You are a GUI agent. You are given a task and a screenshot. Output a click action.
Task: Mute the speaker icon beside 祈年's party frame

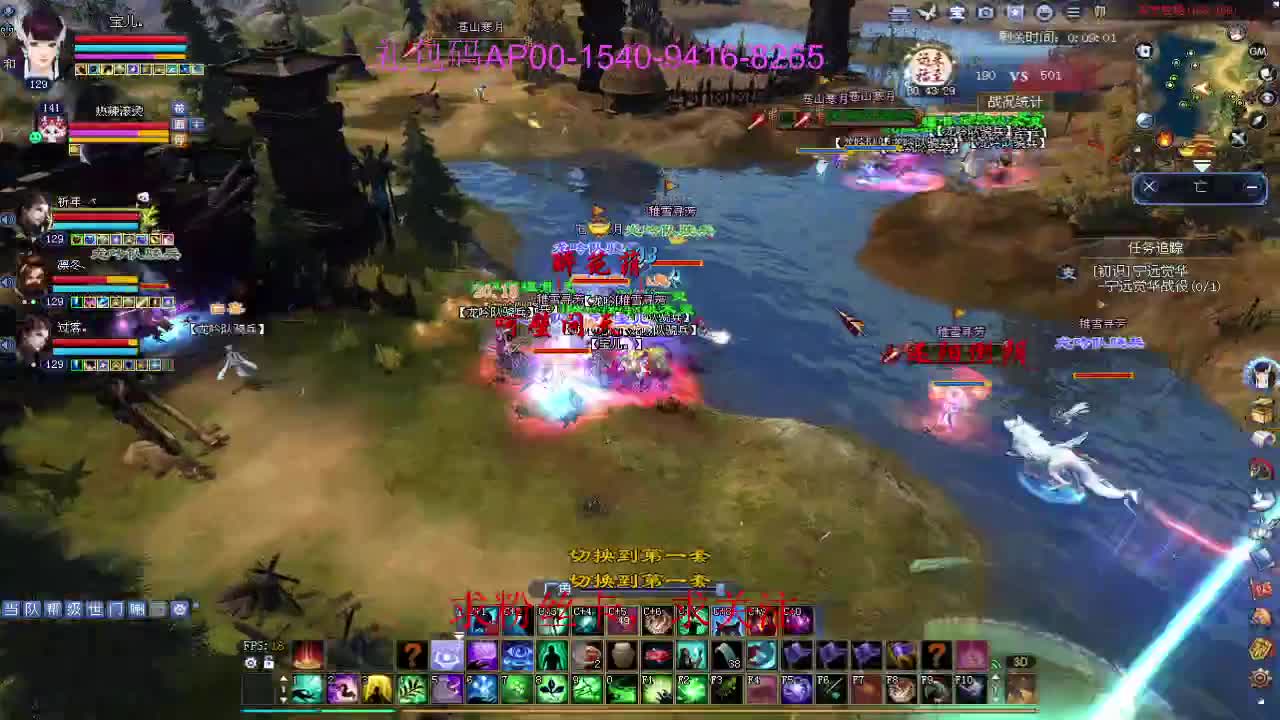pos(8,218)
